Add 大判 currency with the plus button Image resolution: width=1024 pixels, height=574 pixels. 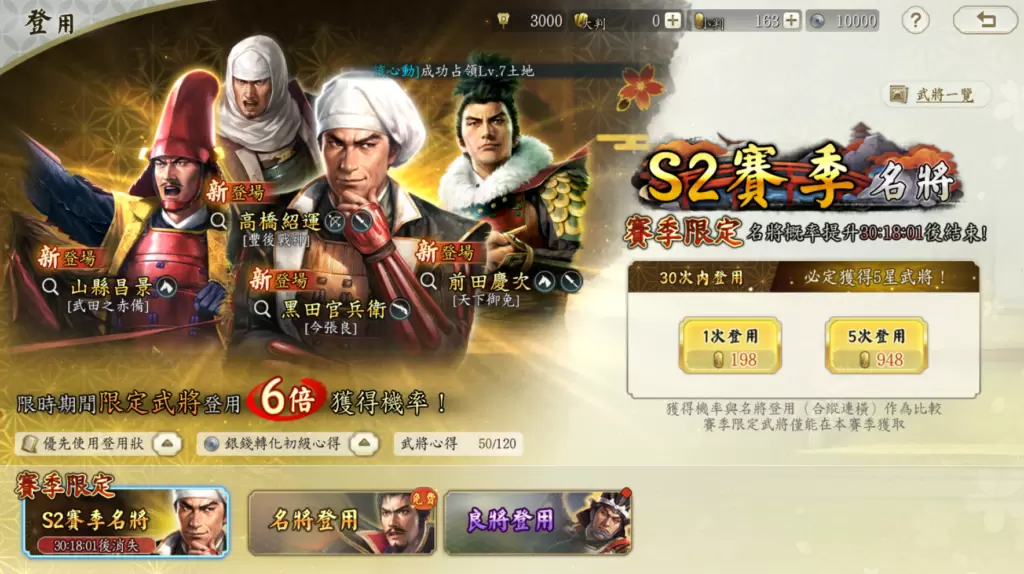pos(672,20)
